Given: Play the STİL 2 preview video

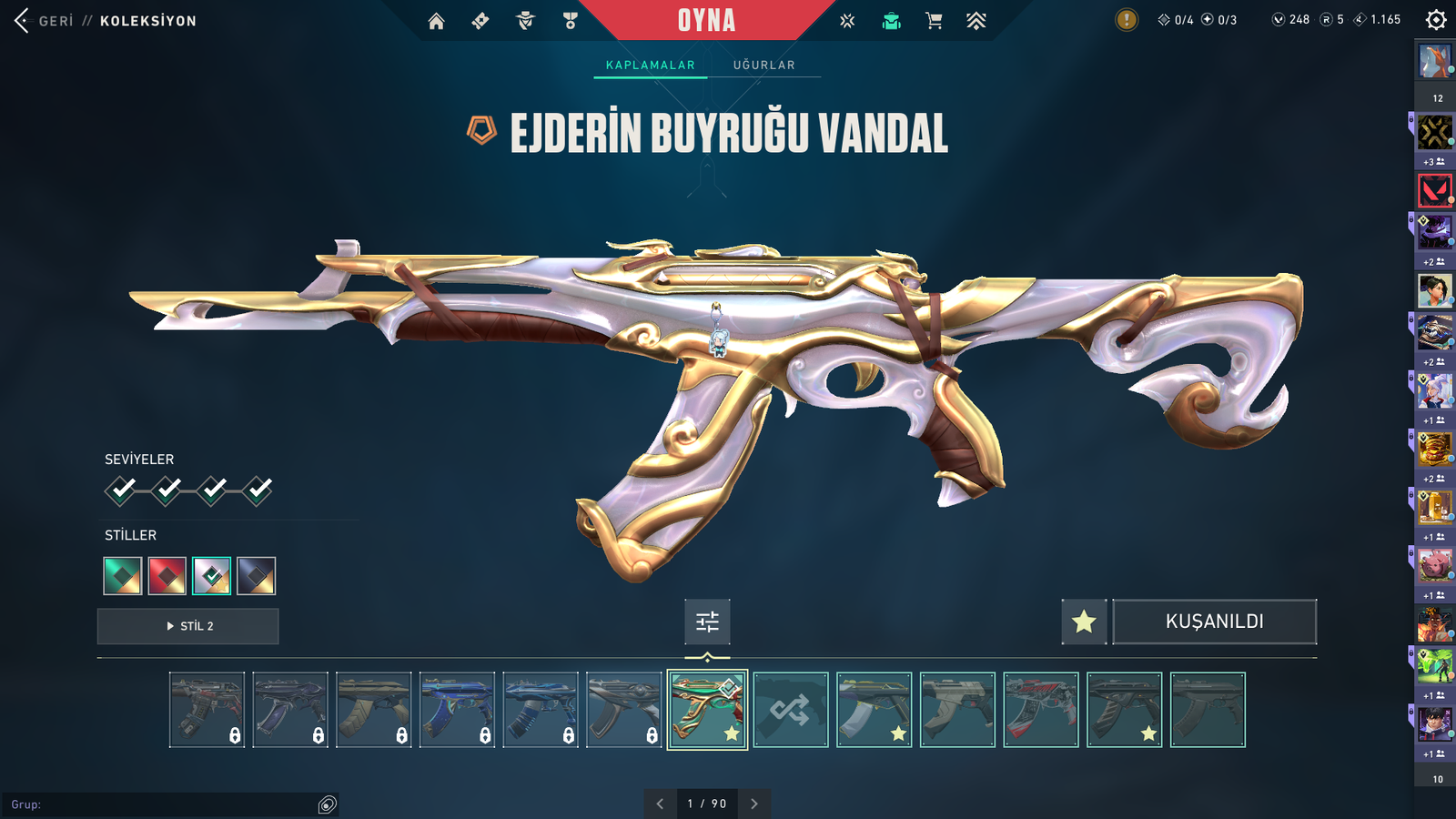Looking at the screenshot, I should 188,626.
